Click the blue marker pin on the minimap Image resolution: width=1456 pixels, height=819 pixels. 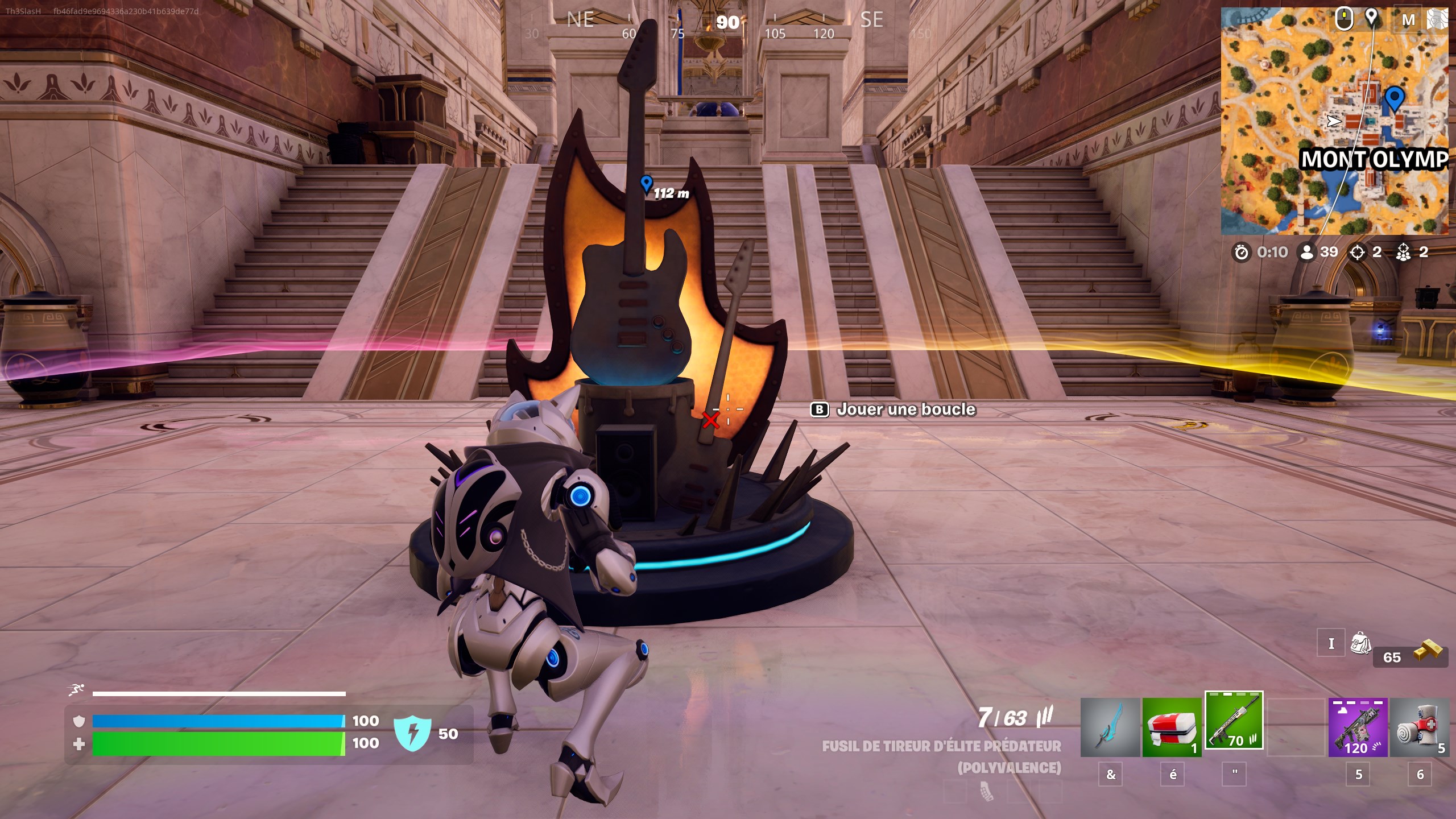[x=1393, y=98]
